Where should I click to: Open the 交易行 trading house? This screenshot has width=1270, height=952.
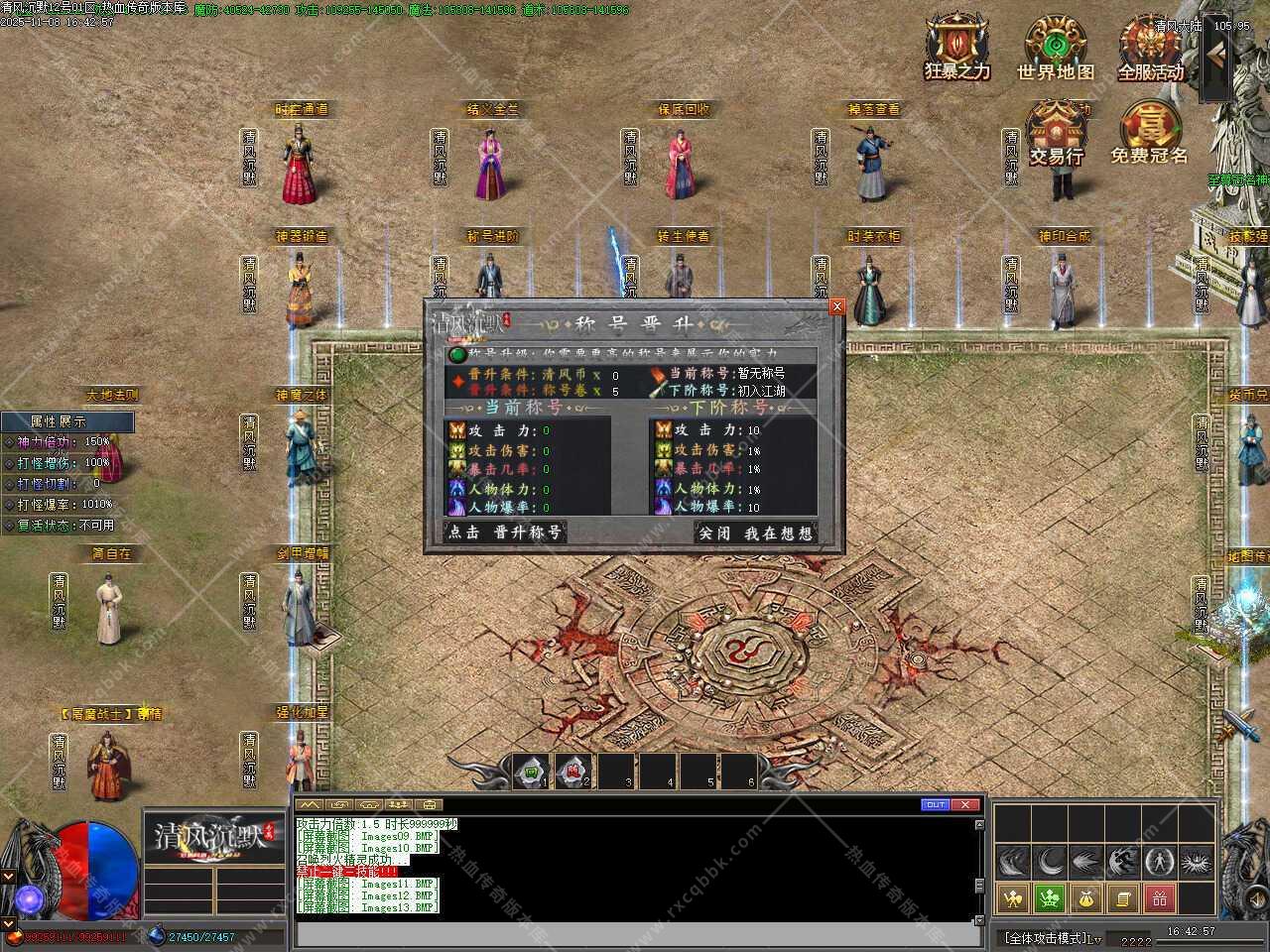pyautogui.click(x=1056, y=132)
